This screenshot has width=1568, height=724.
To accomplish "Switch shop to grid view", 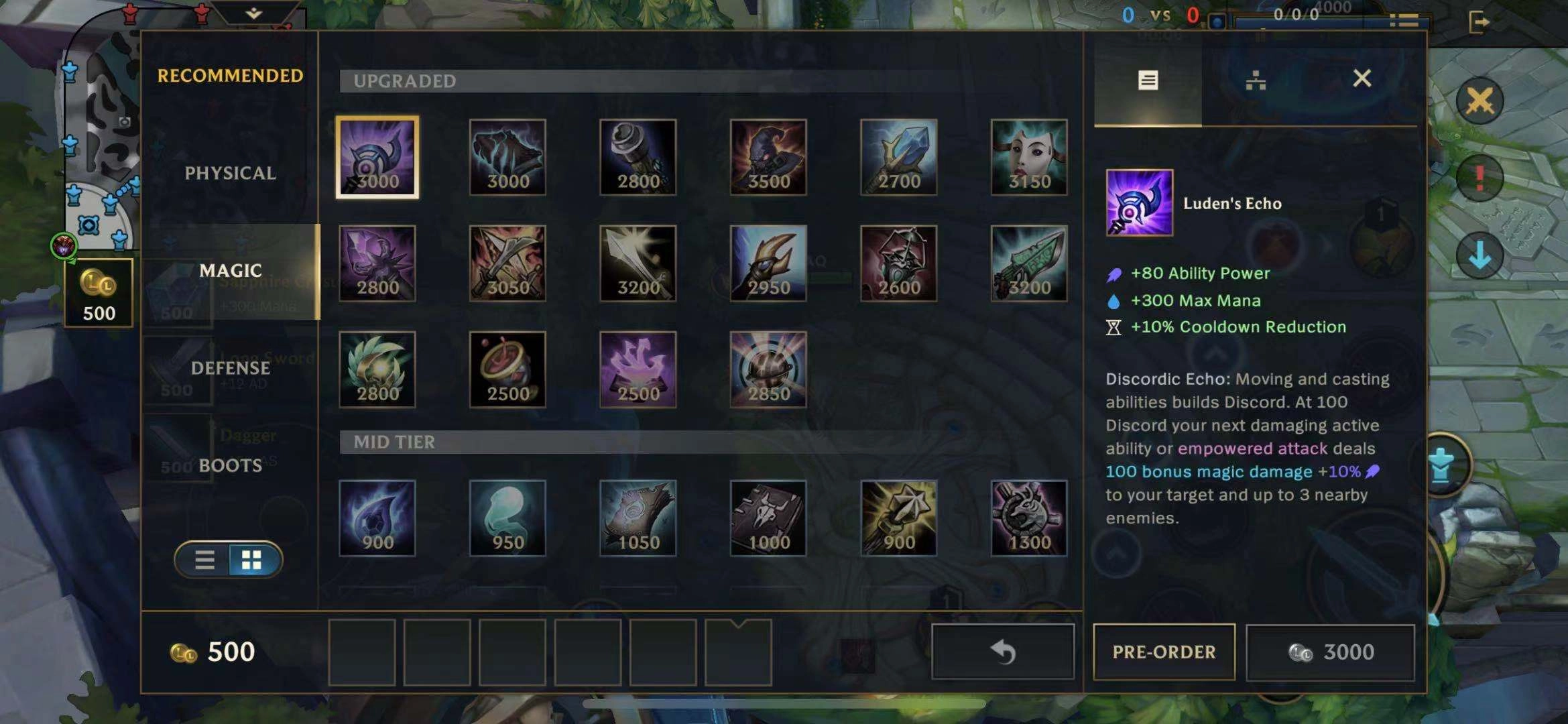I will 252,560.
